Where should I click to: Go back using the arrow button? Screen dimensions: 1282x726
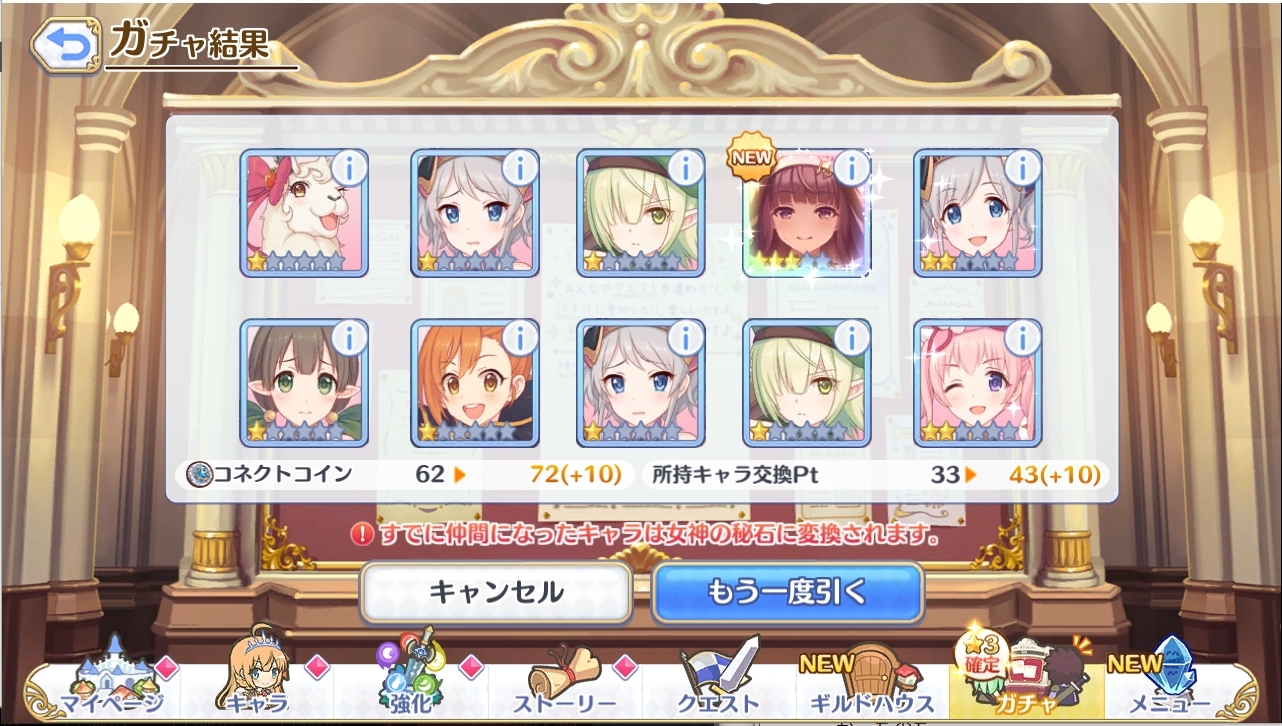(x=65, y=45)
